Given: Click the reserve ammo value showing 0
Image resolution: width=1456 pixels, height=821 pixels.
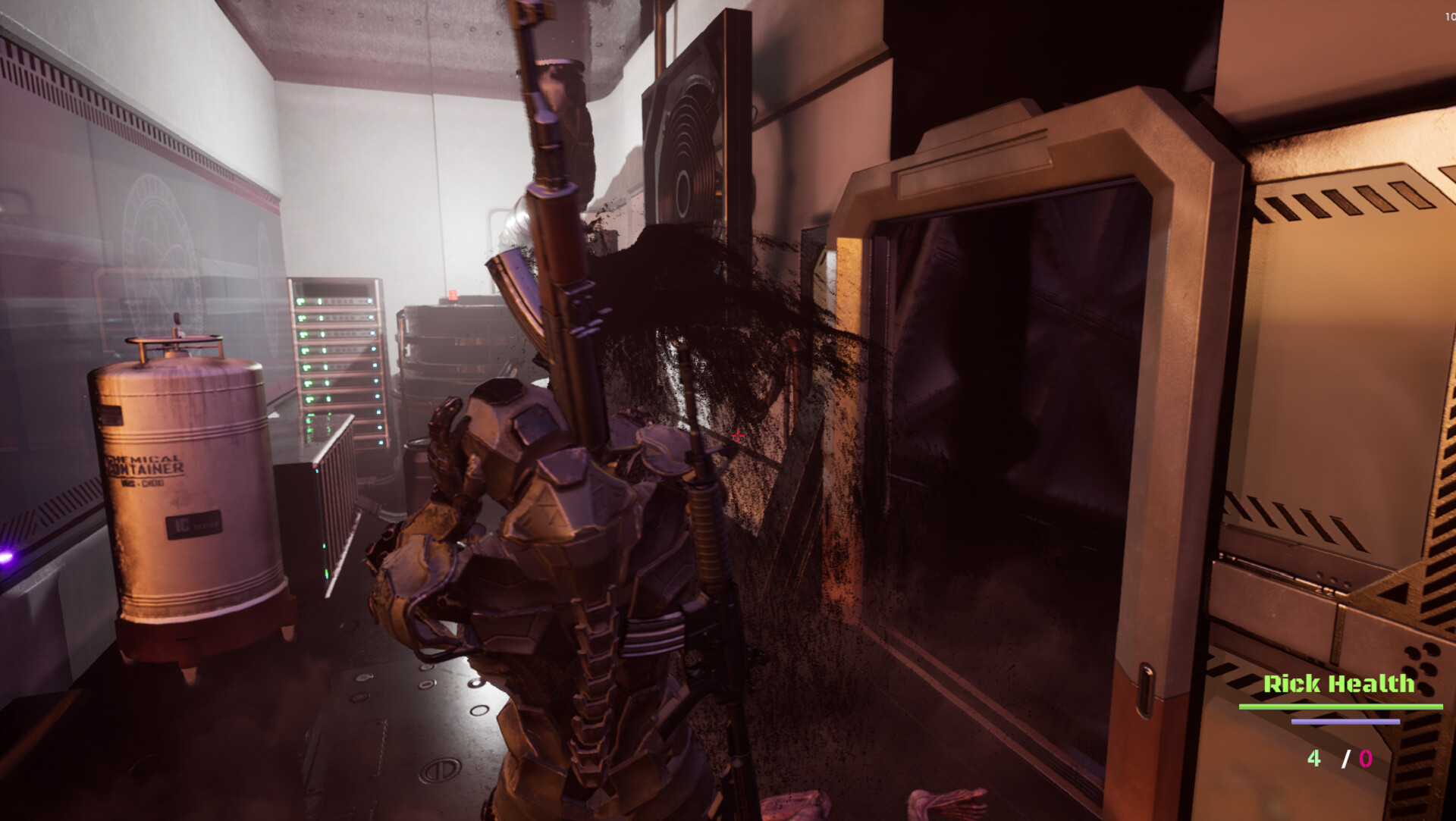Looking at the screenshot, I should click(1365, 758).
